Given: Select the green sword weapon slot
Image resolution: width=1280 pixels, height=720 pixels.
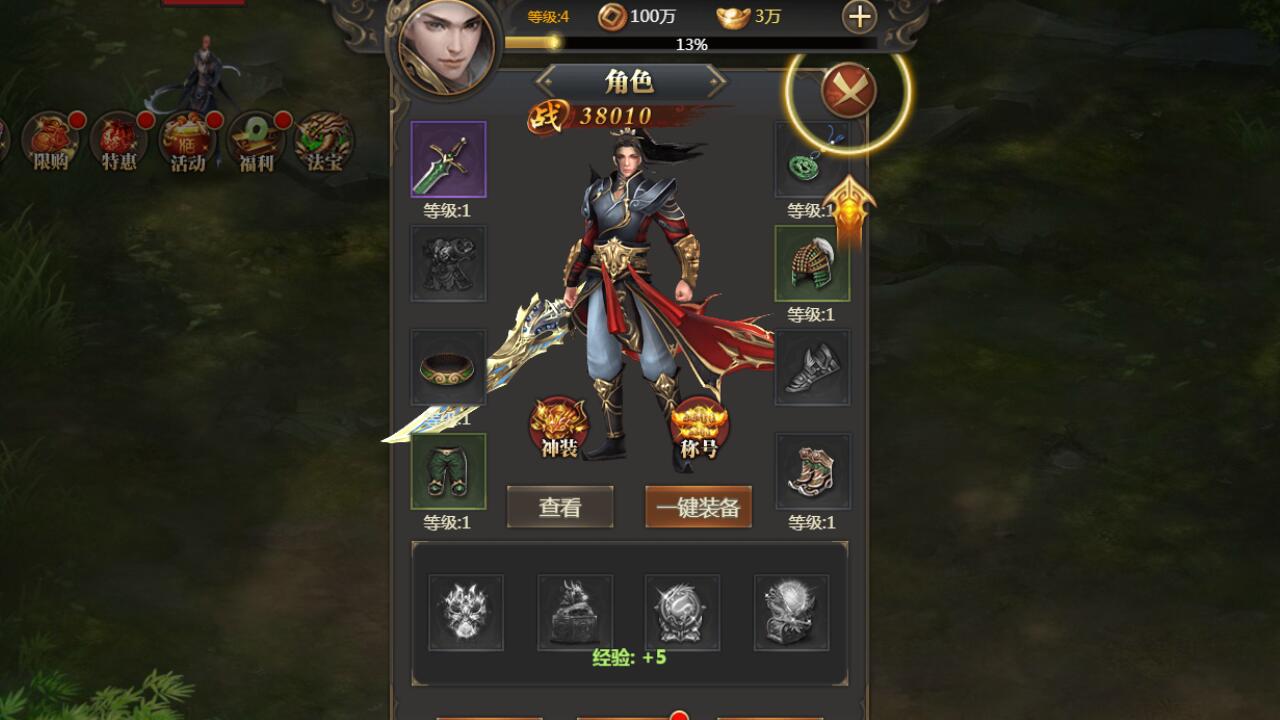Looking at the screenshot, I should pyautogui.click(x=448, y=160).
